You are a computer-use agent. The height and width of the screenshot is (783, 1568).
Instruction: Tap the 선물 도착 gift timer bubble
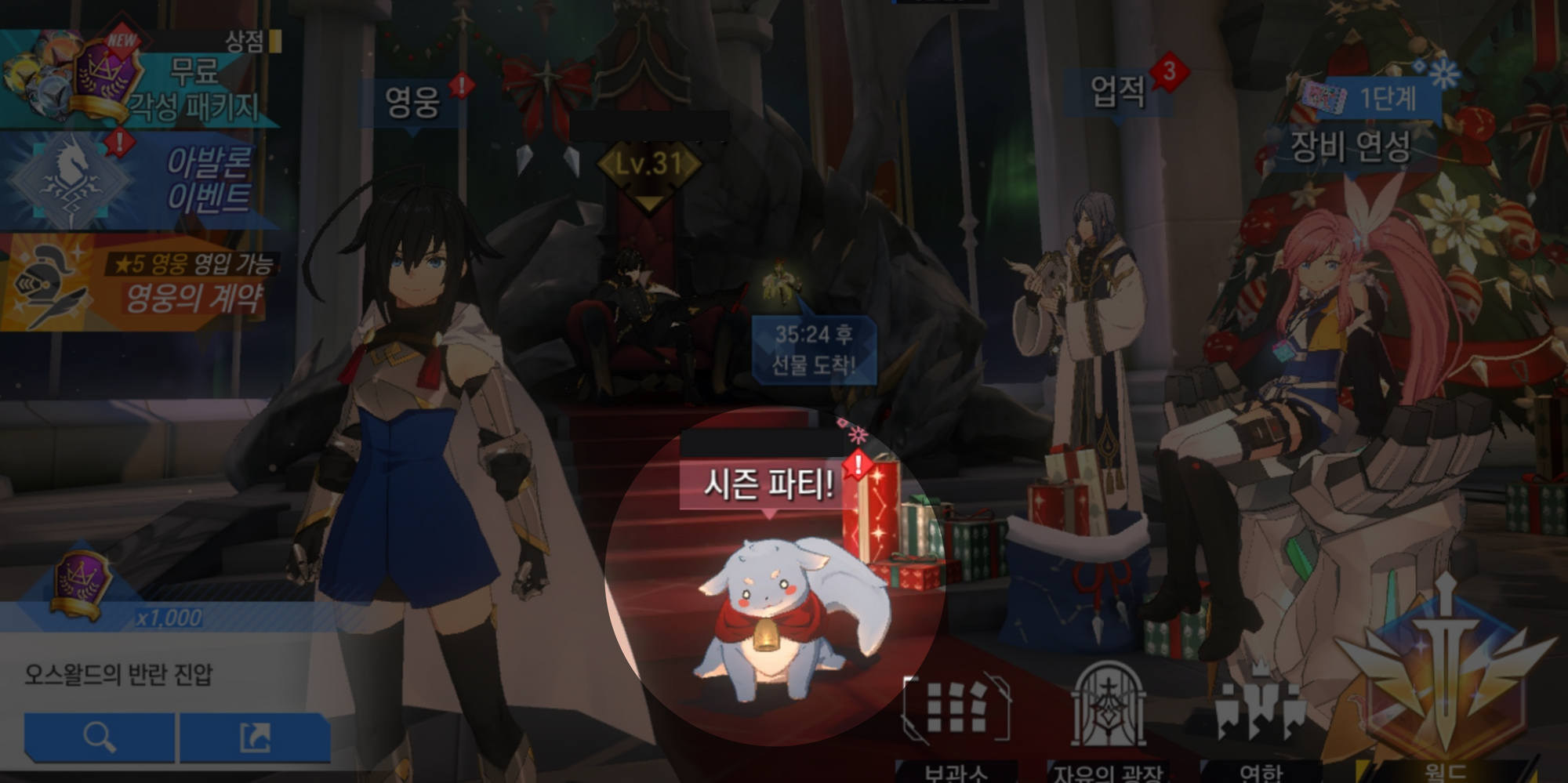[x=814, y=350]
